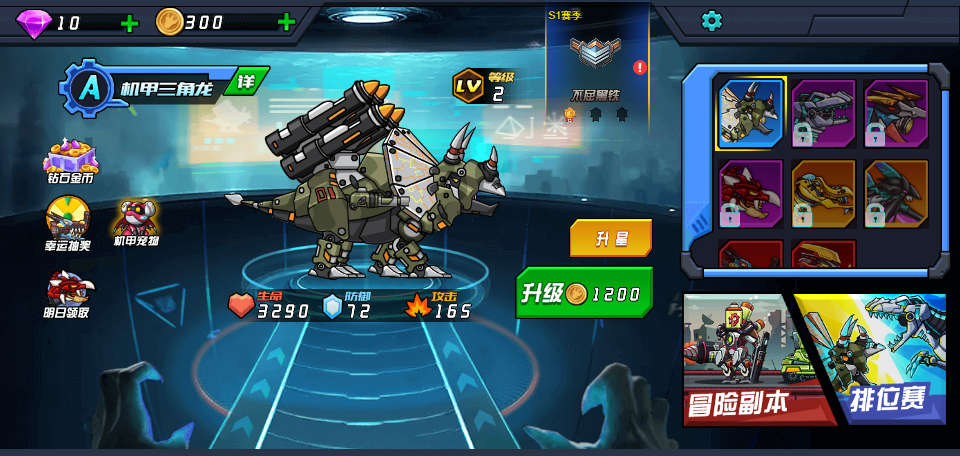
Task: Upgrade the mech with green 升级 1200 button
Action: [585, 293]
